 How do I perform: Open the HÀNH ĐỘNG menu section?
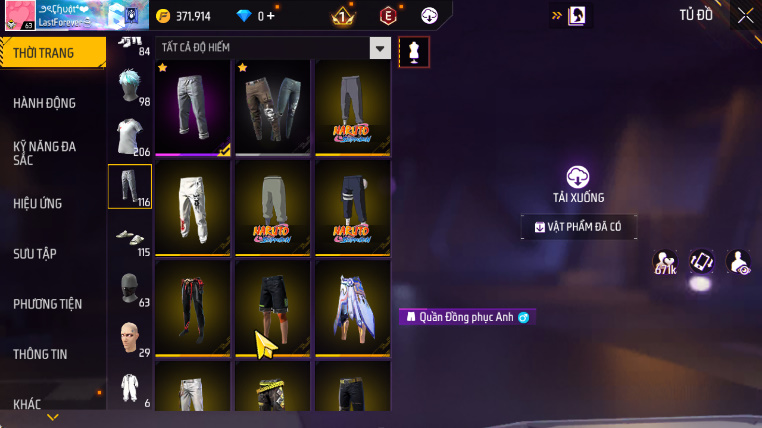[45, 103]
